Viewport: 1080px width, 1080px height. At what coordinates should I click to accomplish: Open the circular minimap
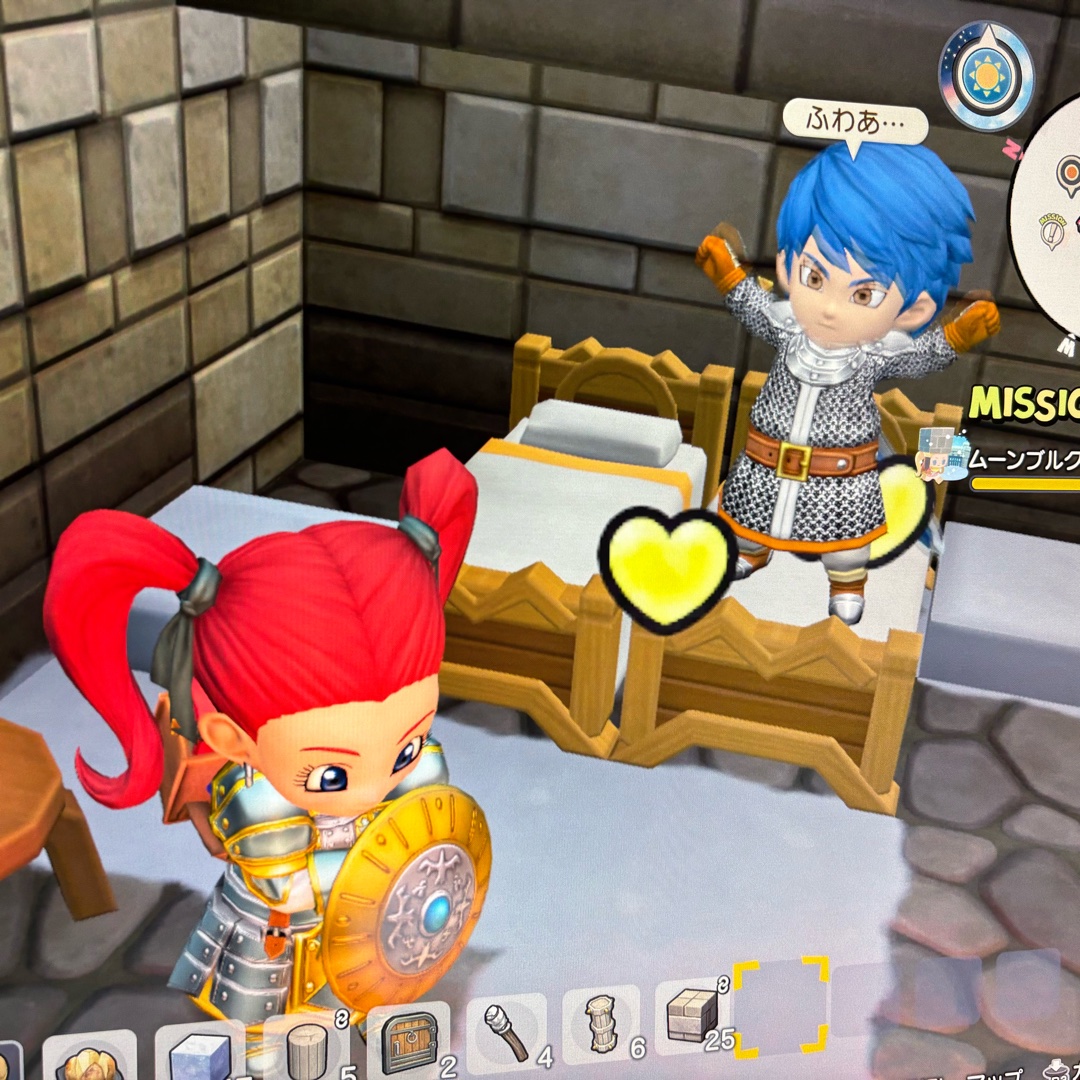point(1048,230)
